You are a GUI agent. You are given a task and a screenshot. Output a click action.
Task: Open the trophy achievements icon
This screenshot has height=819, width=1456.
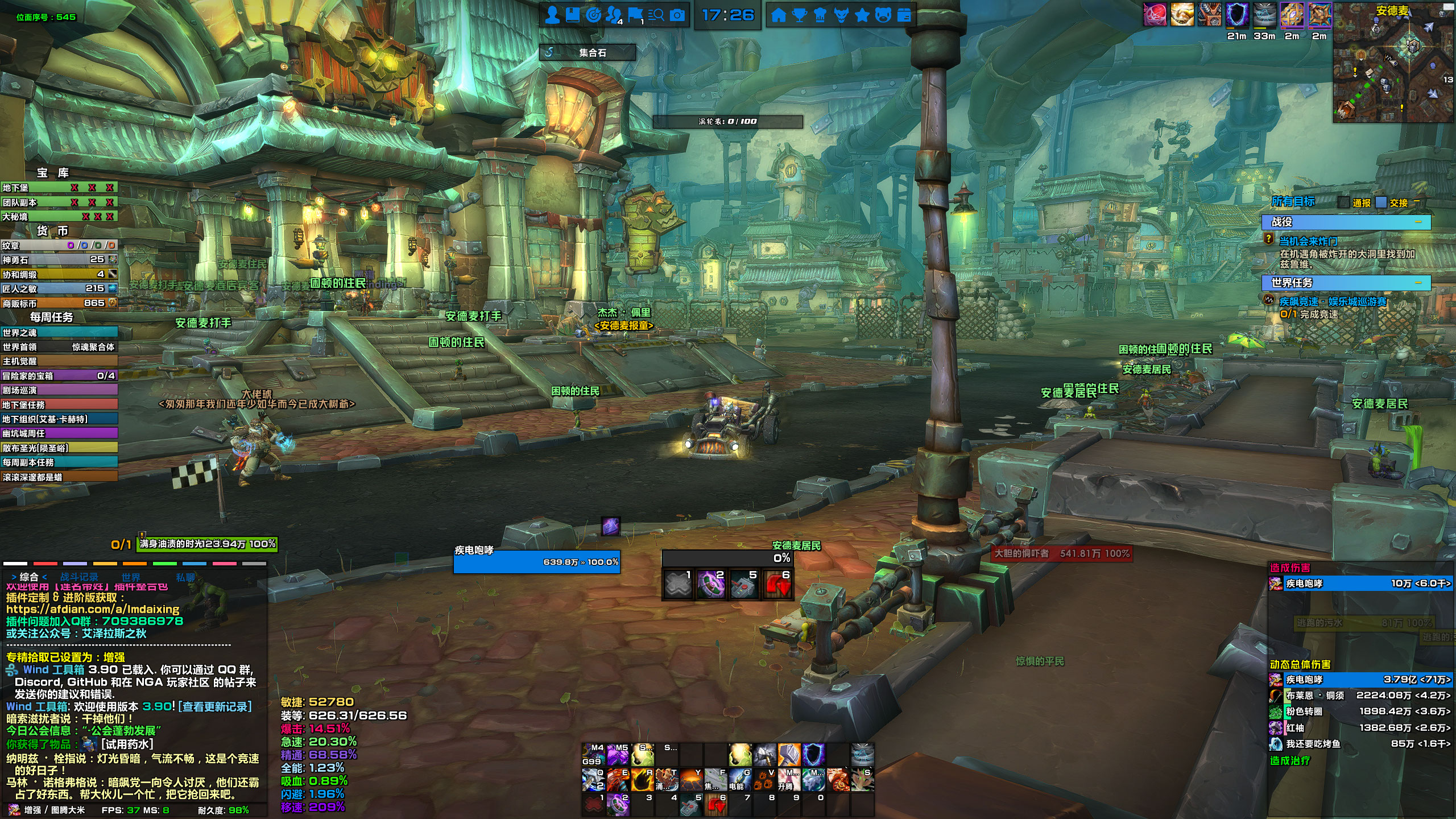coord(799,15)
